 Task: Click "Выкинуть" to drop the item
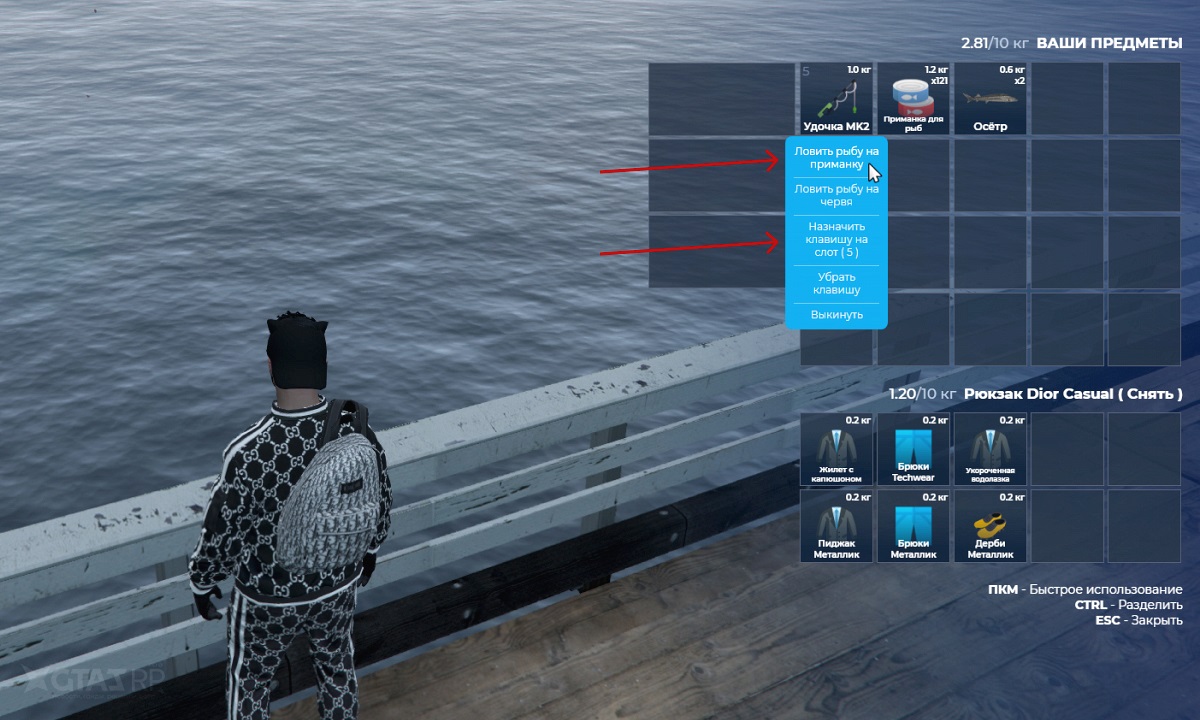coord(836,316)
